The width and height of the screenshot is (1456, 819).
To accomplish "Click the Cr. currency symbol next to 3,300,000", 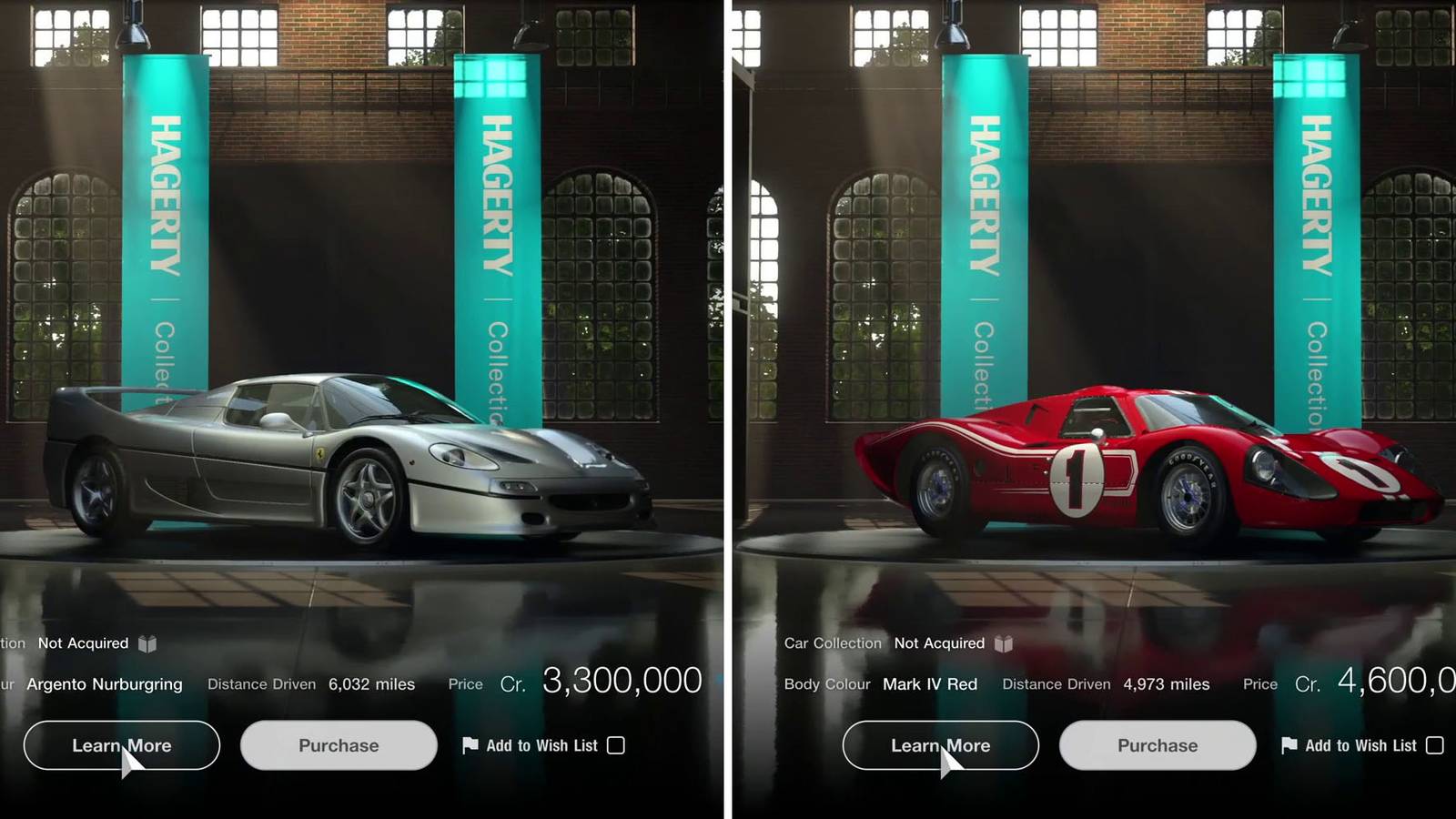I will pos(514,683).
